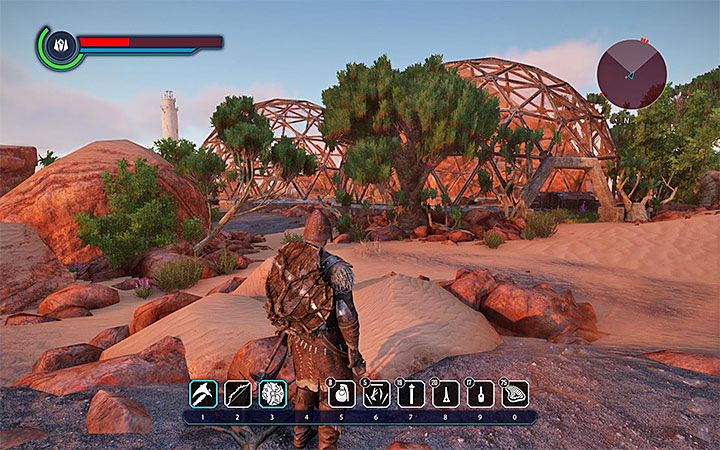Equip the bow from the hotbar

(x=238, y=394)
